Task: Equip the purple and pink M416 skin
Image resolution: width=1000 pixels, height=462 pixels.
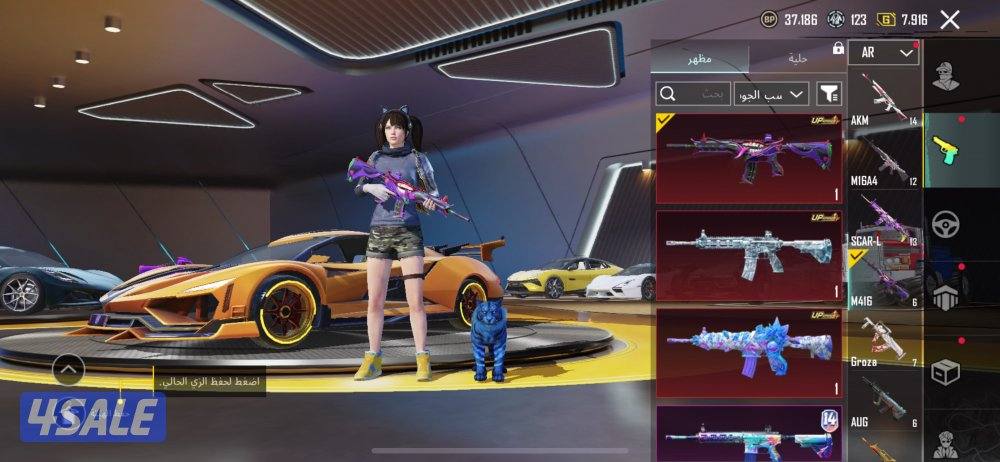Action: point(749,158)
